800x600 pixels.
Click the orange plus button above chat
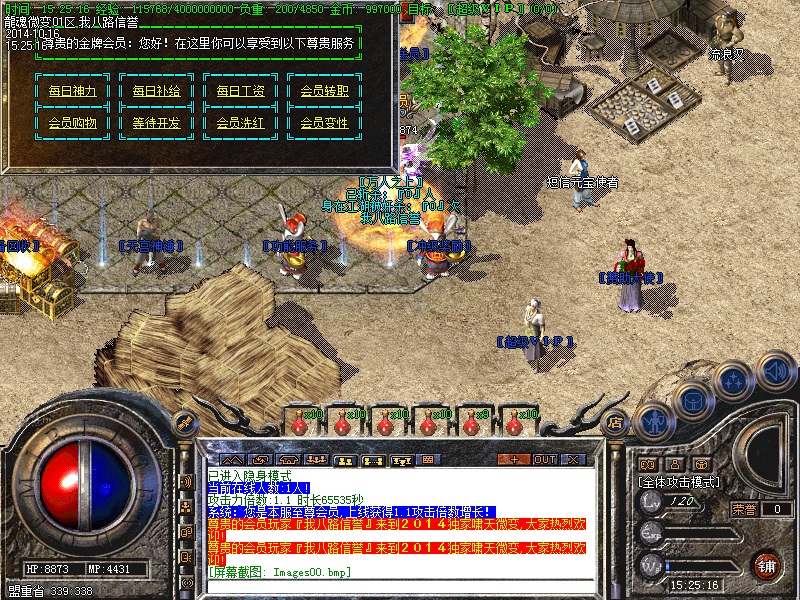[514, 459]
